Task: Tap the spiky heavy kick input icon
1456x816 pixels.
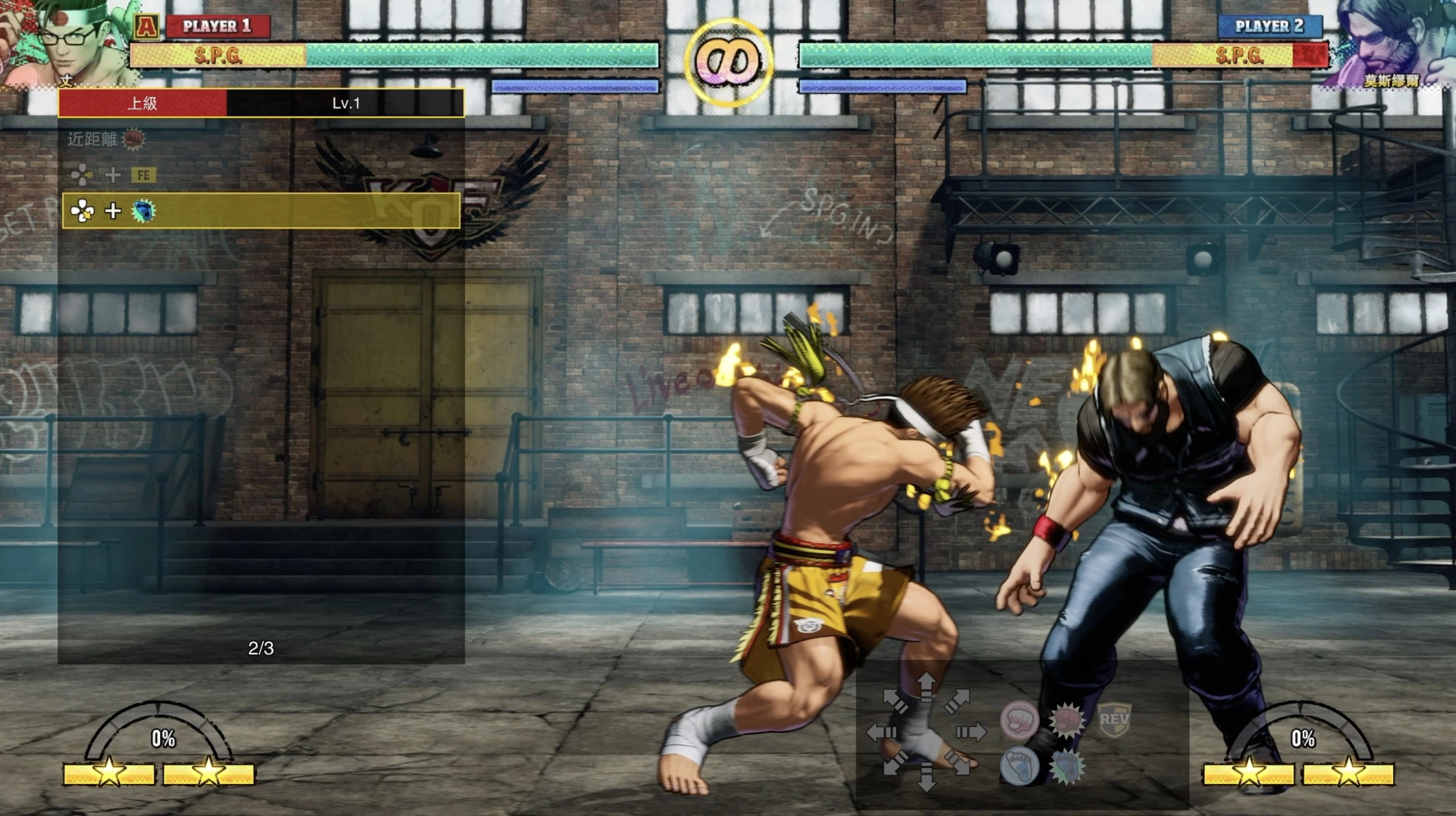Action: 1066,766
